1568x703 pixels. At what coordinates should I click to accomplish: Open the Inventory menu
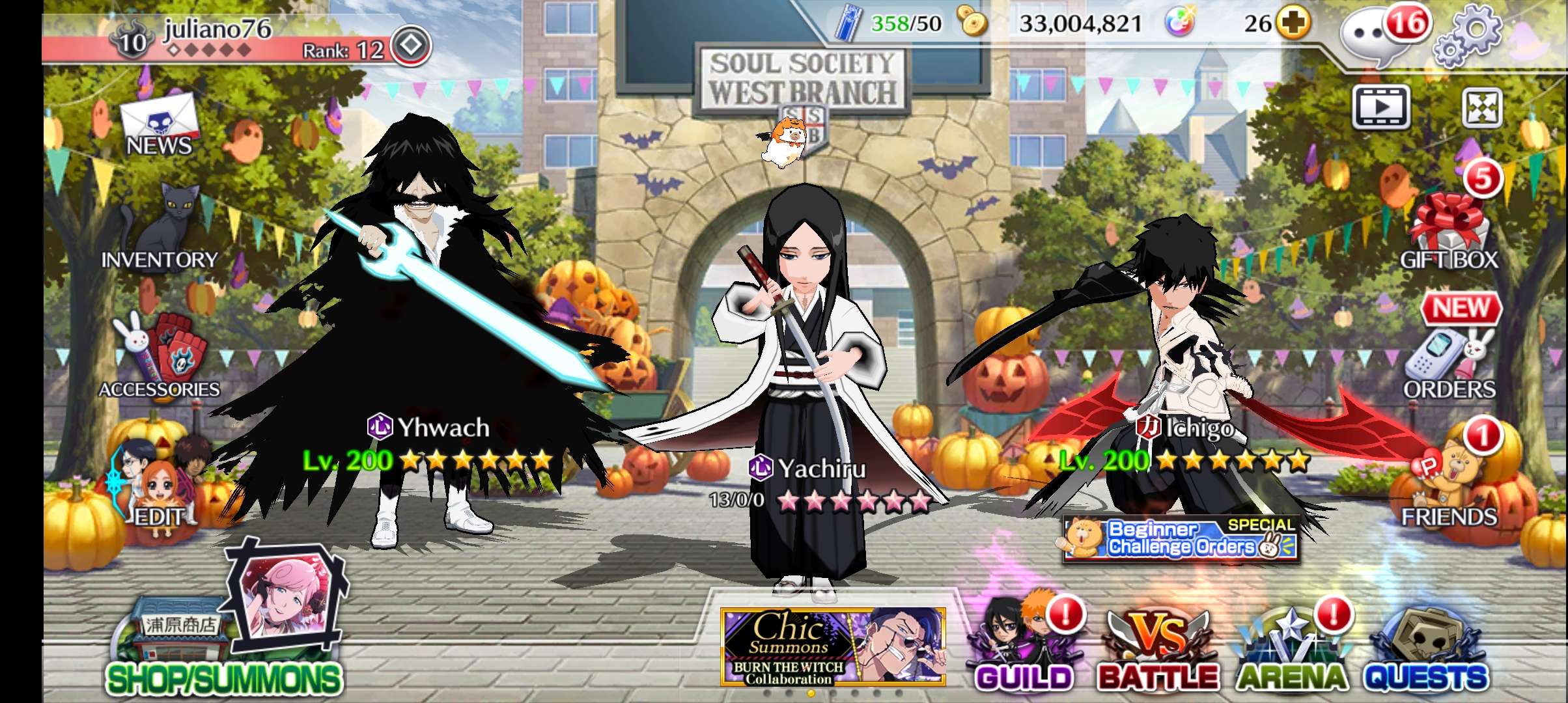click(x=160, y=228)
